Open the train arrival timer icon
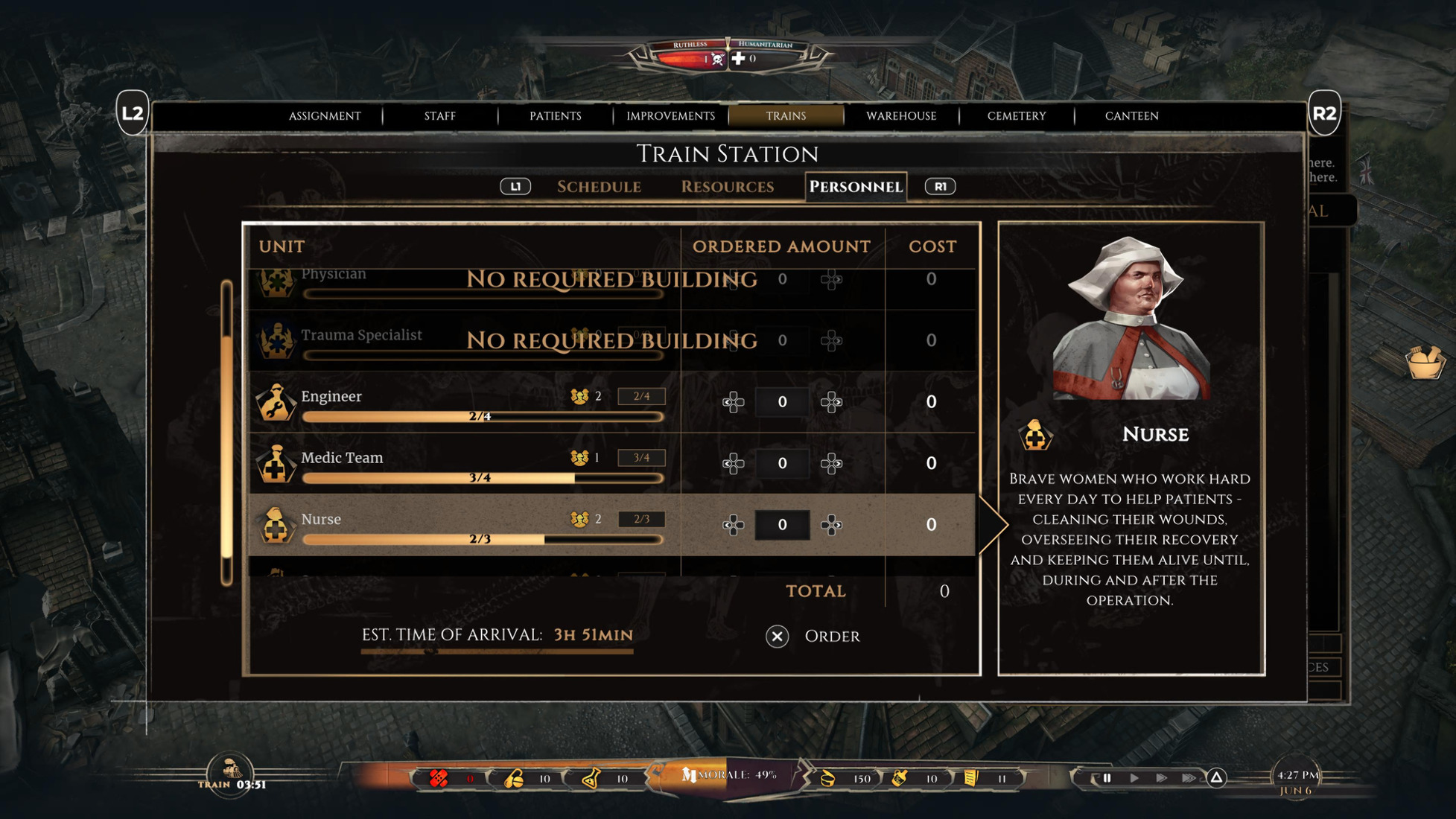Image resolution: width=1456 pixels, height=819 pixels. tap(230, 770)
